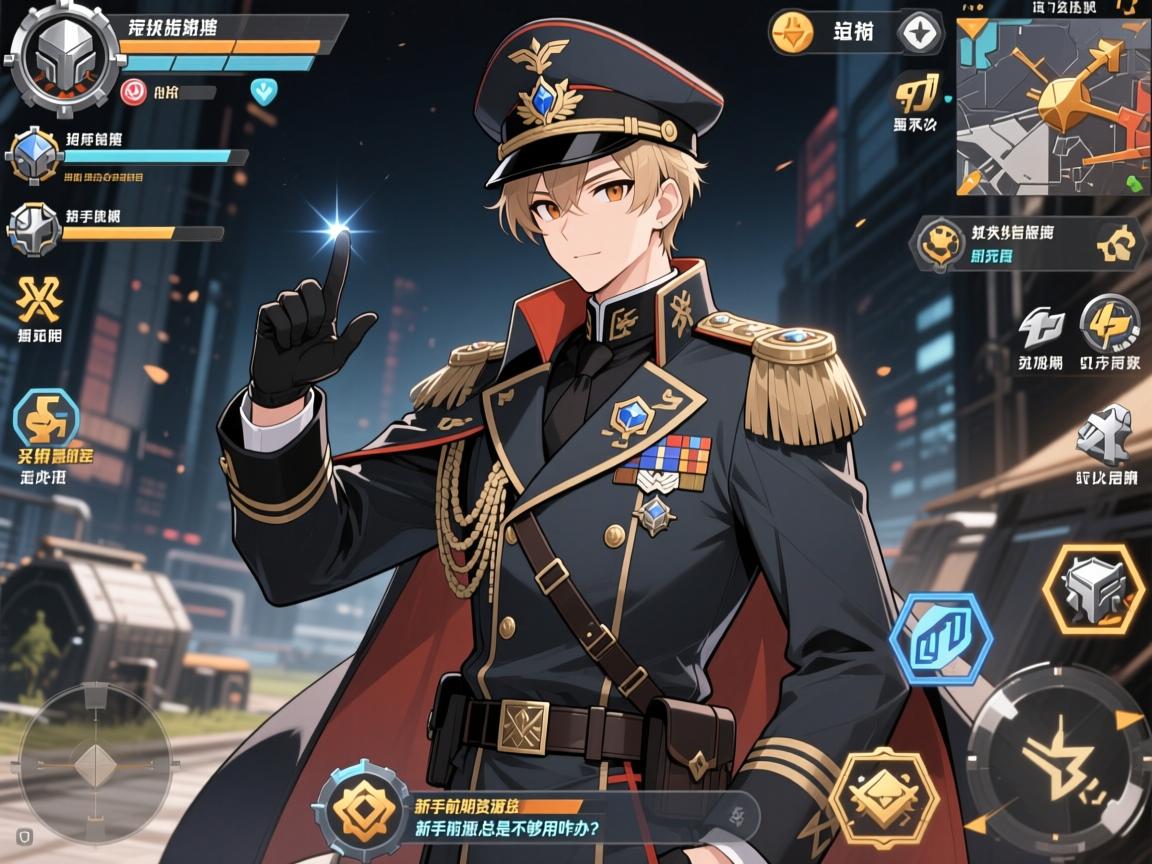Use the gold-framed hexagon cube skill

1092,589
